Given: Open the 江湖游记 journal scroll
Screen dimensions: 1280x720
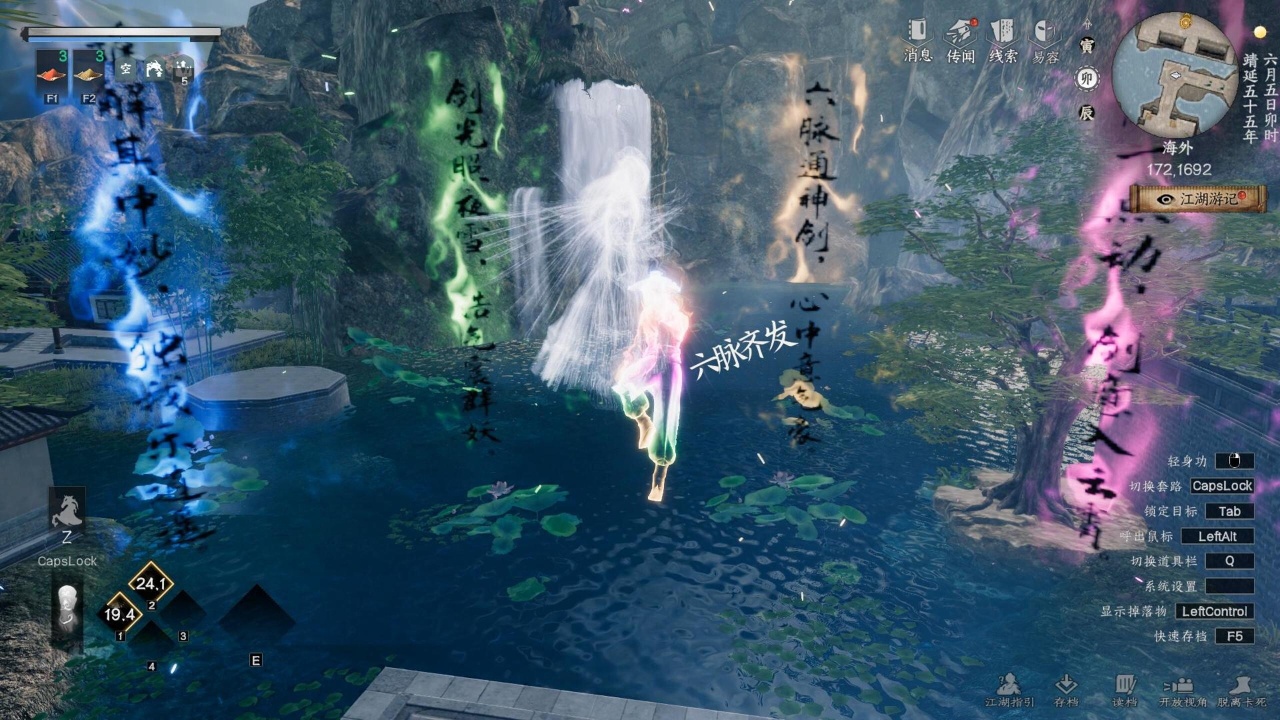Looking at the screenshot, I should coord(1197,198).
